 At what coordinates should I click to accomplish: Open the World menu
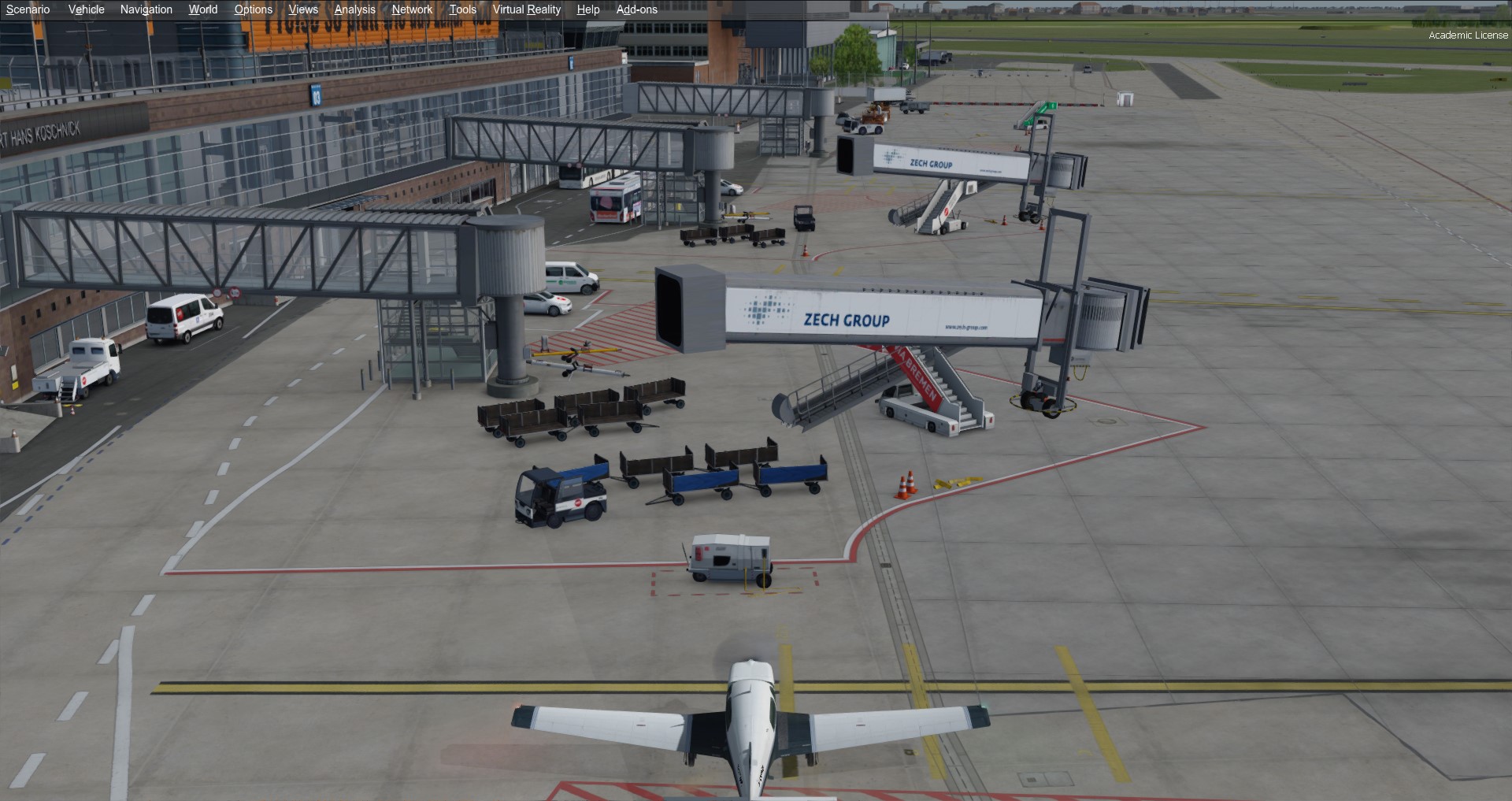coord(202,9)
